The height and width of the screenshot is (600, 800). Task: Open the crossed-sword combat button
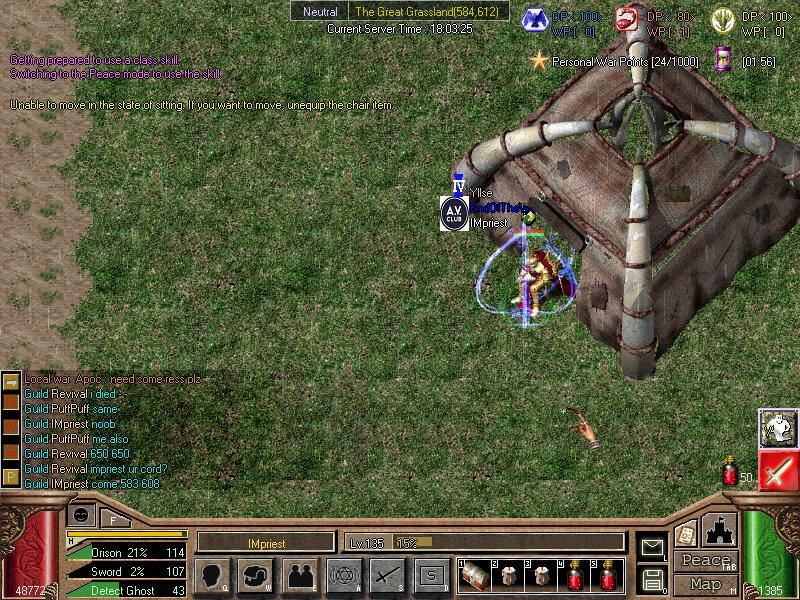[387, 576]
